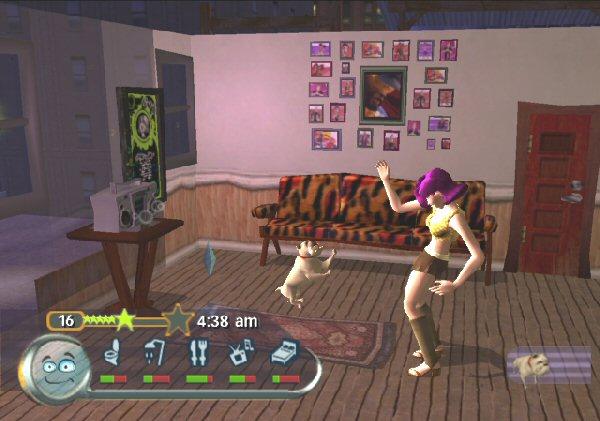Select the bed energy need icon
The image size is (600, 421).
click(285, 353)
